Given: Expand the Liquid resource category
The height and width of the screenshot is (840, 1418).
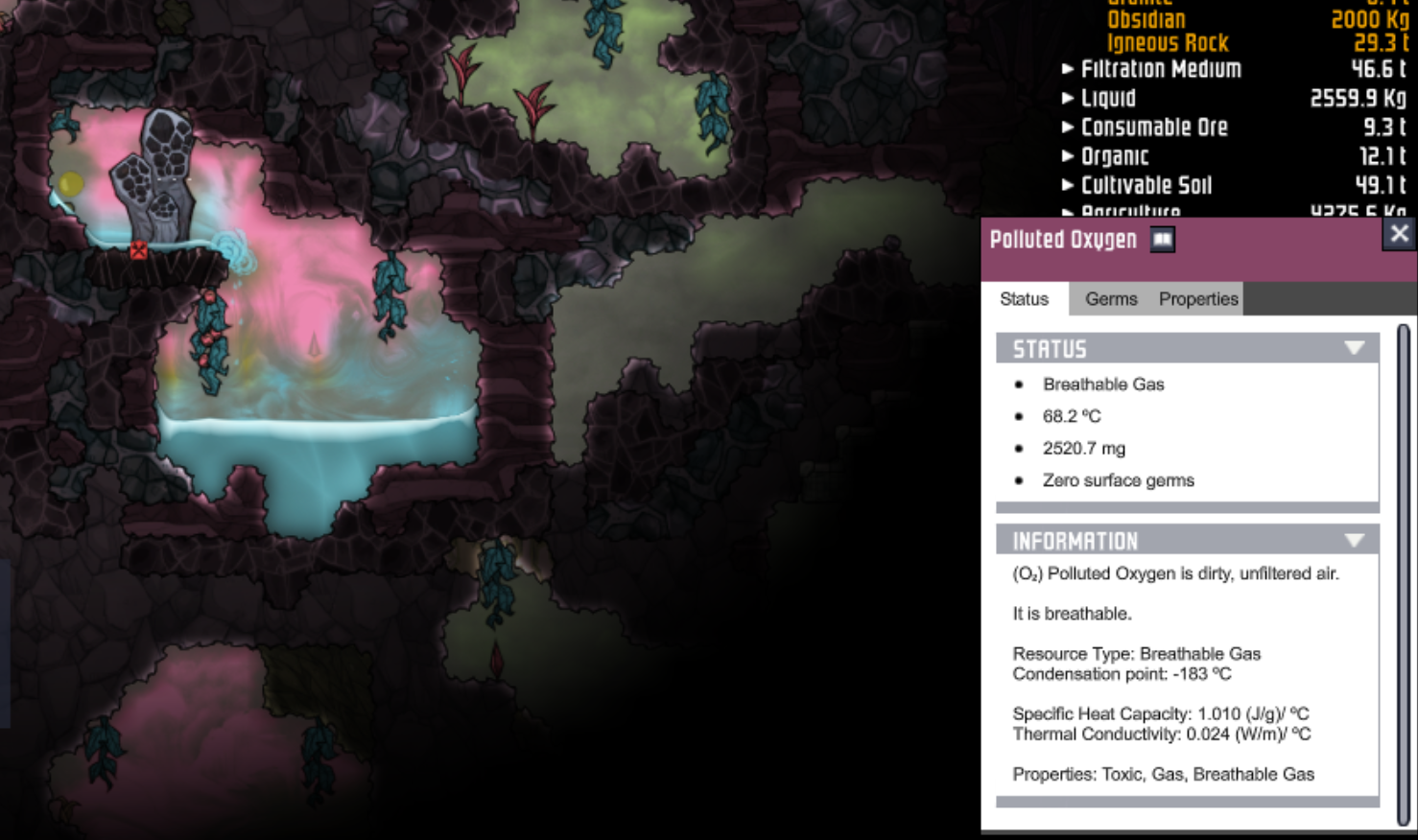Looking at the screenshot, I should point(1068,98).
